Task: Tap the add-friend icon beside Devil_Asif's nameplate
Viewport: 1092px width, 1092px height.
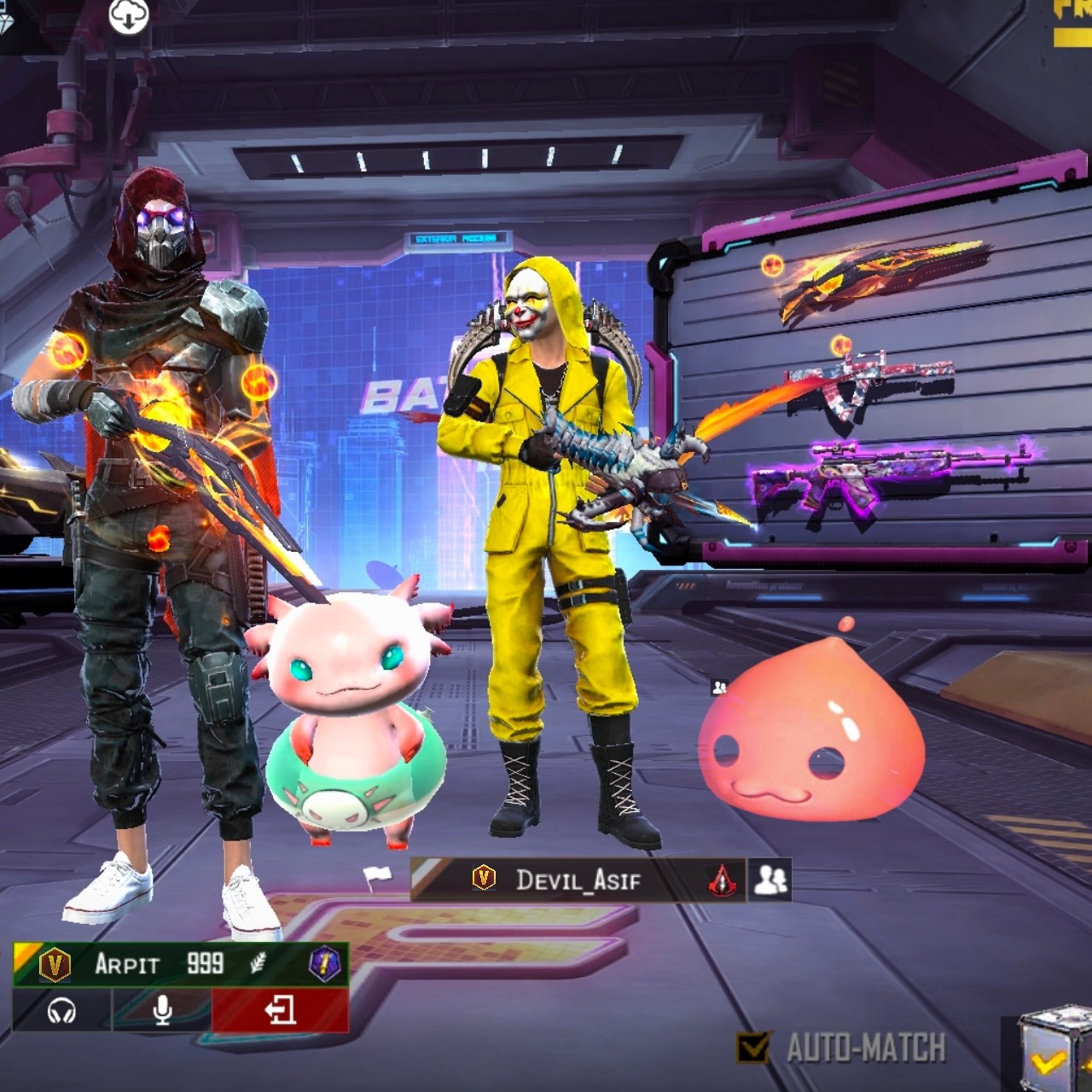Action: 770,880
